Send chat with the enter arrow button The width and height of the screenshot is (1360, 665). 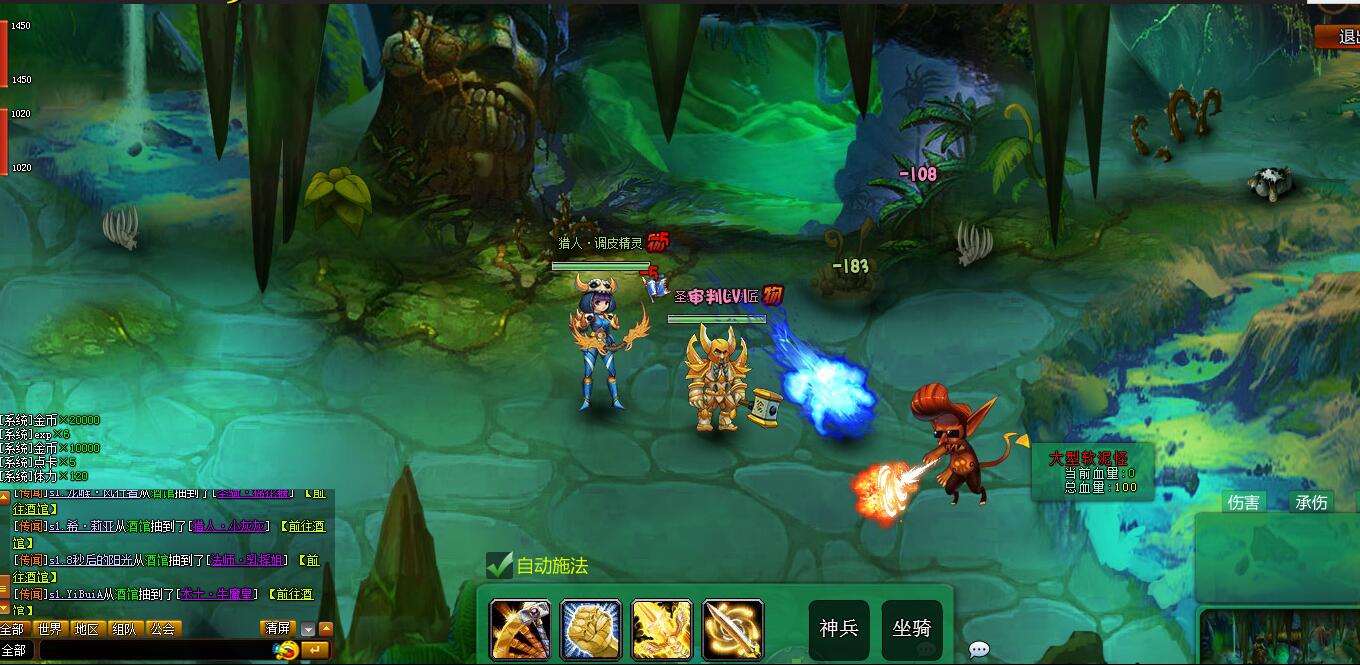(314, 651)
